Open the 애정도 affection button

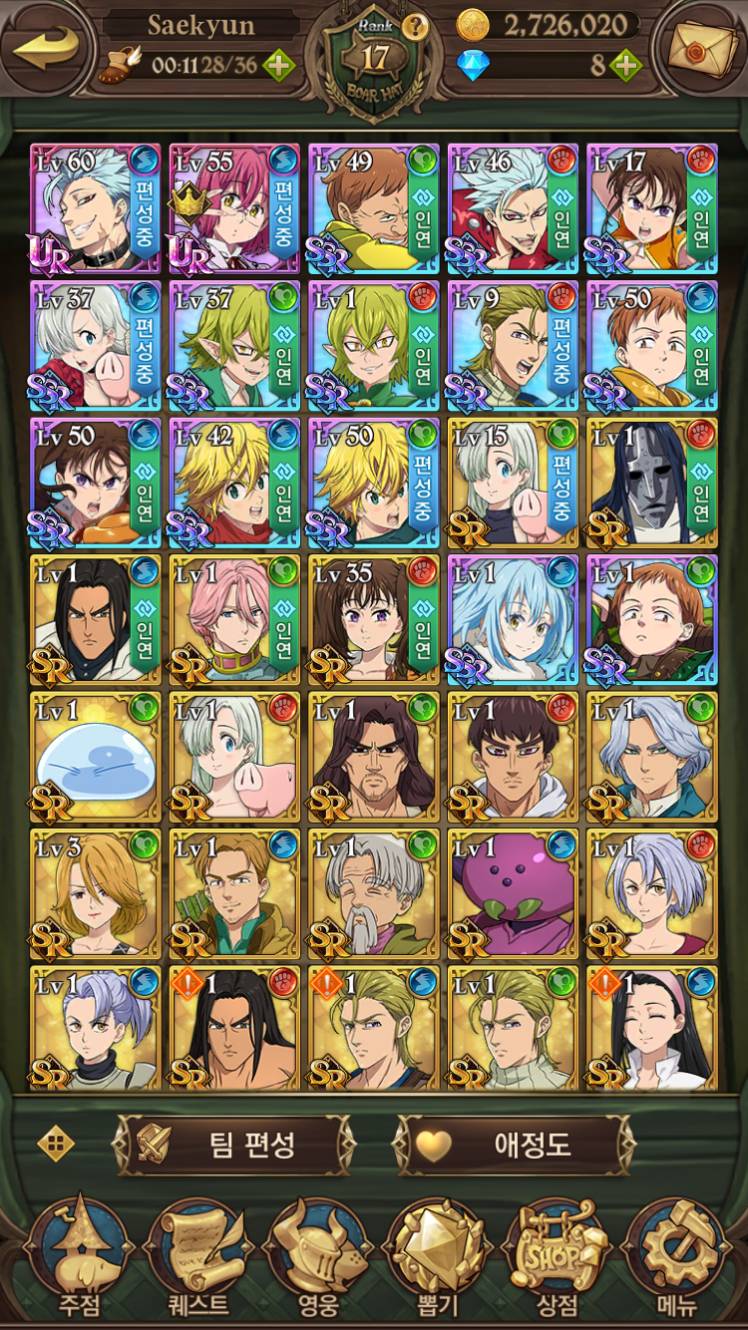click(515, 1144)
